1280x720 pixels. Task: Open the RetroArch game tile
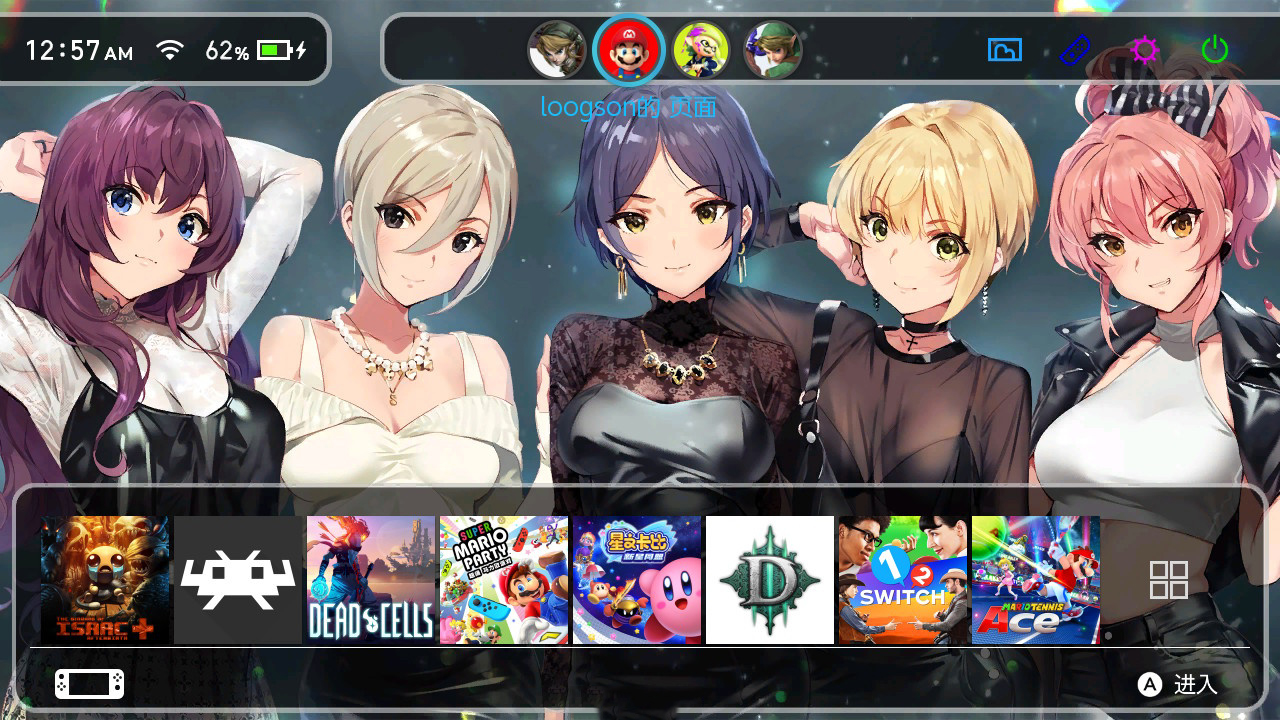coord(238,580)
